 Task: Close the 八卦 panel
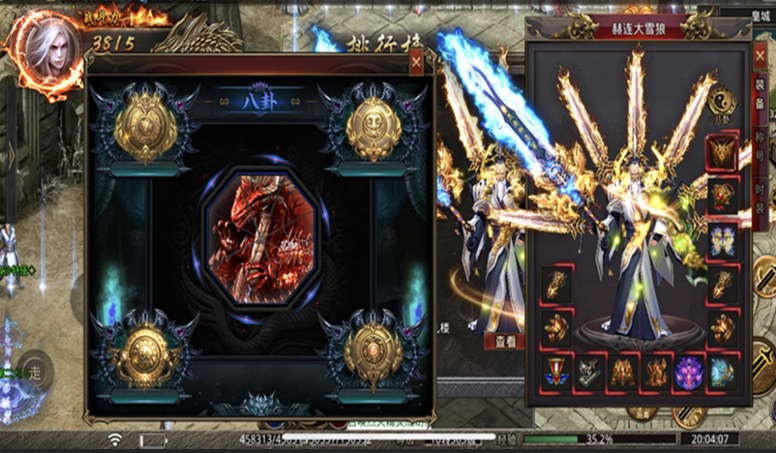(x=416, y=62)
